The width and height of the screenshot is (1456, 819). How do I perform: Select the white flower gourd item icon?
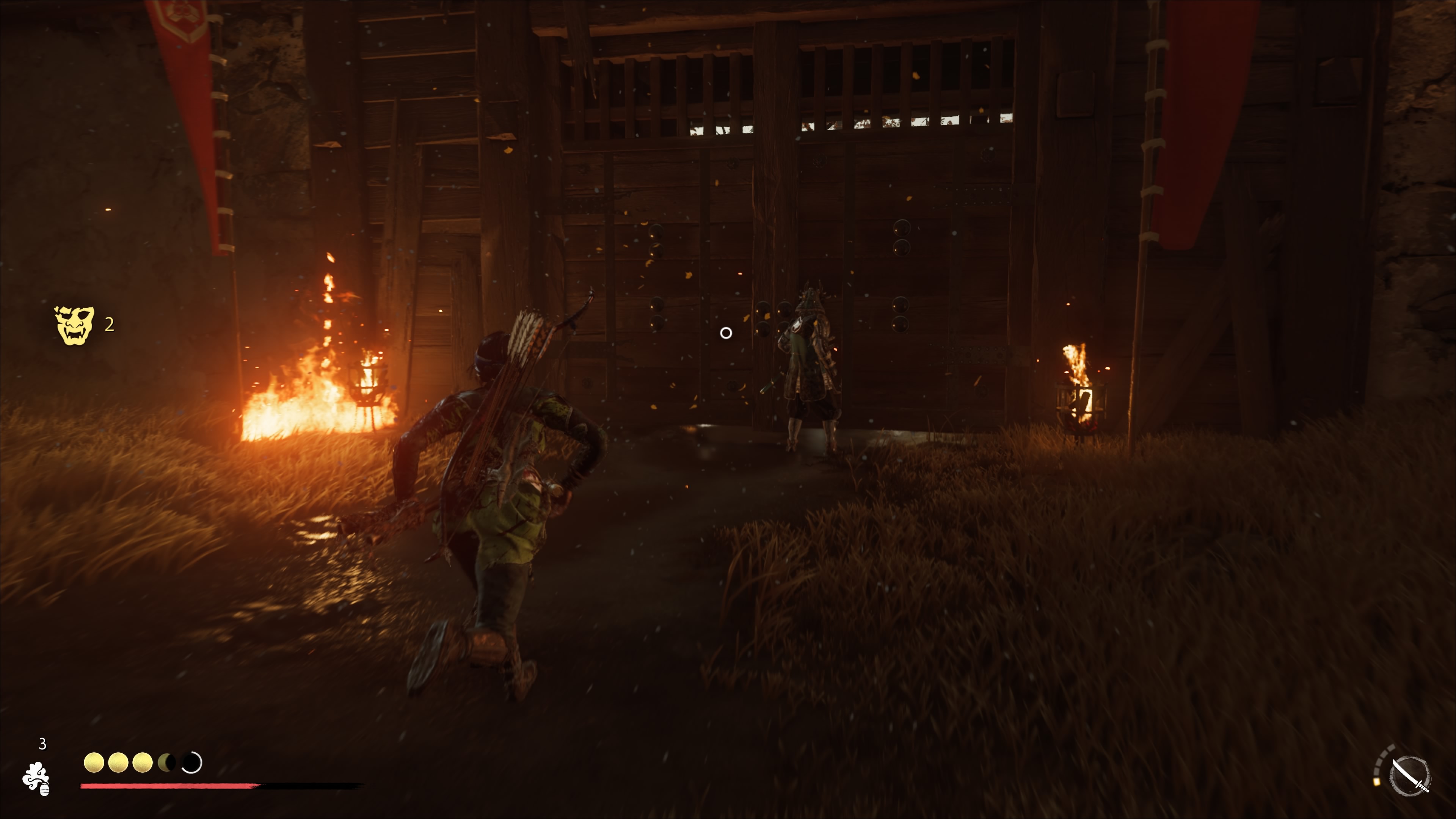(36, 779)
